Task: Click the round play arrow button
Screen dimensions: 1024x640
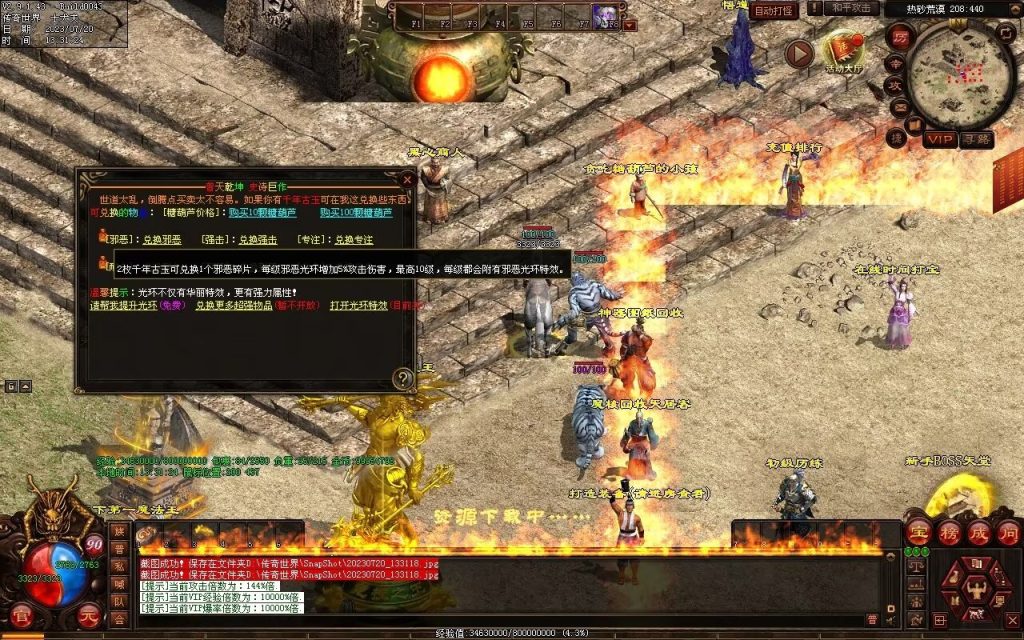Action: 799,53
